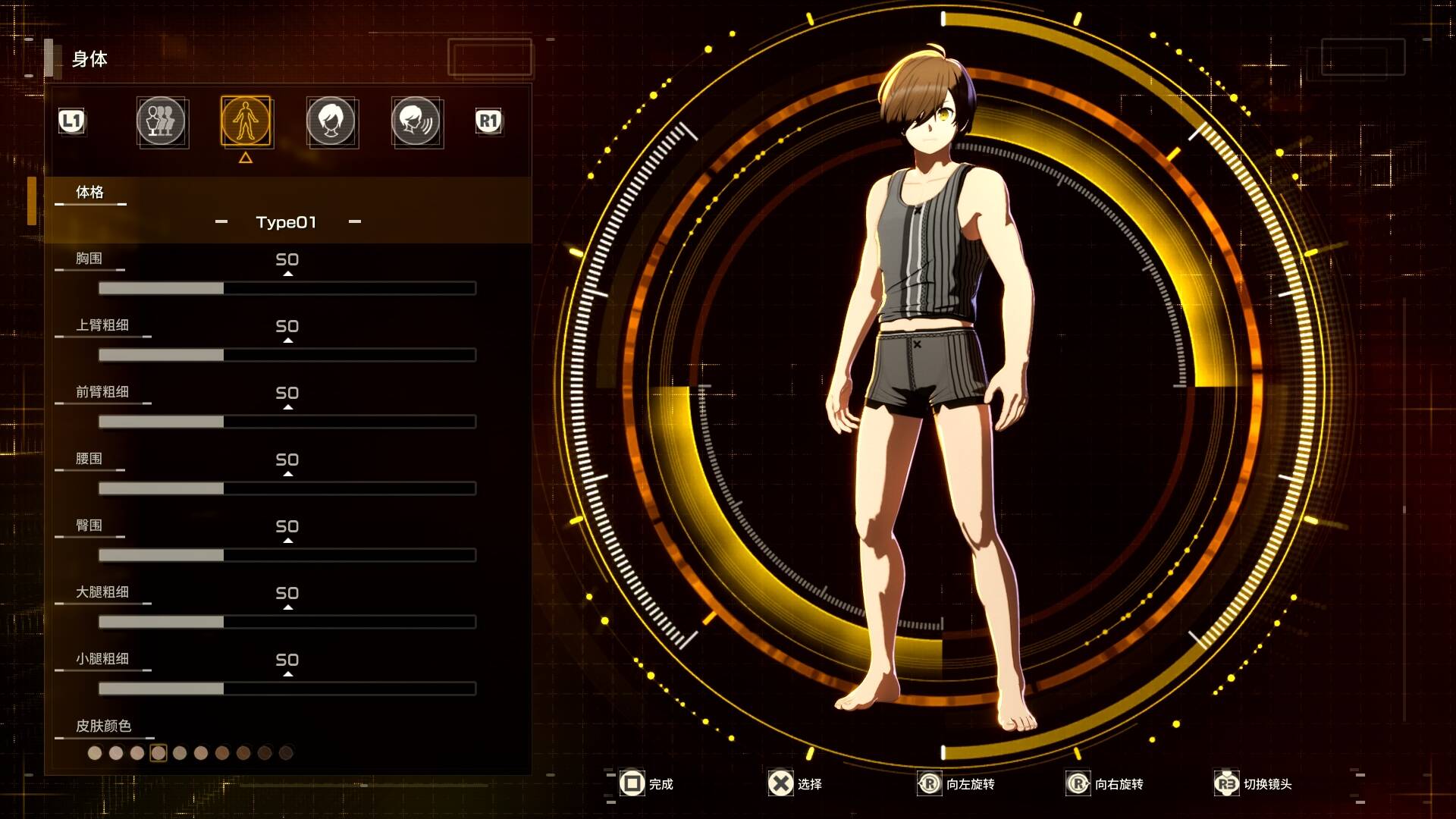Adjust the 臀围 hip slider
The image size is (1456, 819).
[287, 555]
